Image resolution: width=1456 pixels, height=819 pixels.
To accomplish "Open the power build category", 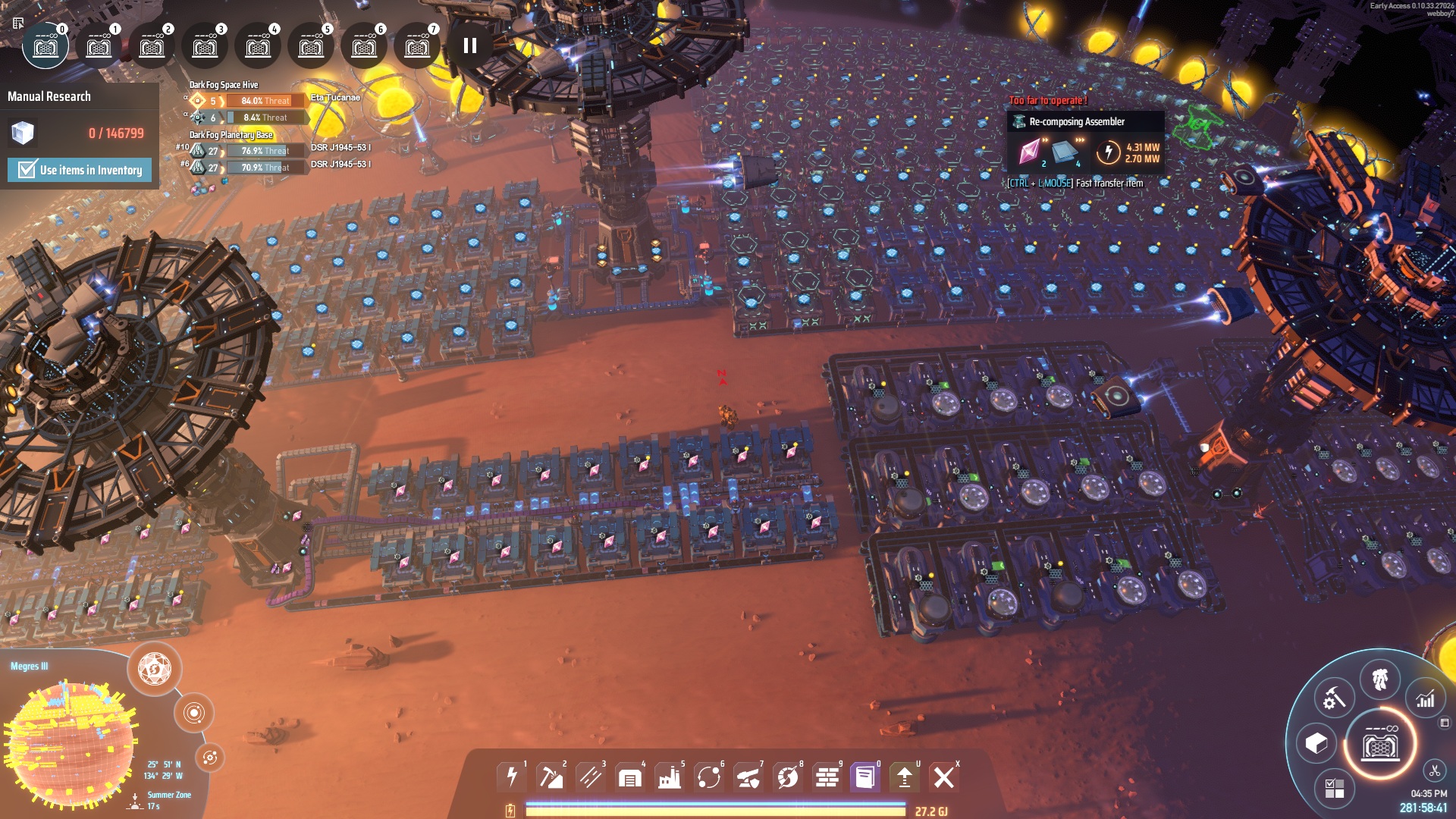I will point(512,777).
